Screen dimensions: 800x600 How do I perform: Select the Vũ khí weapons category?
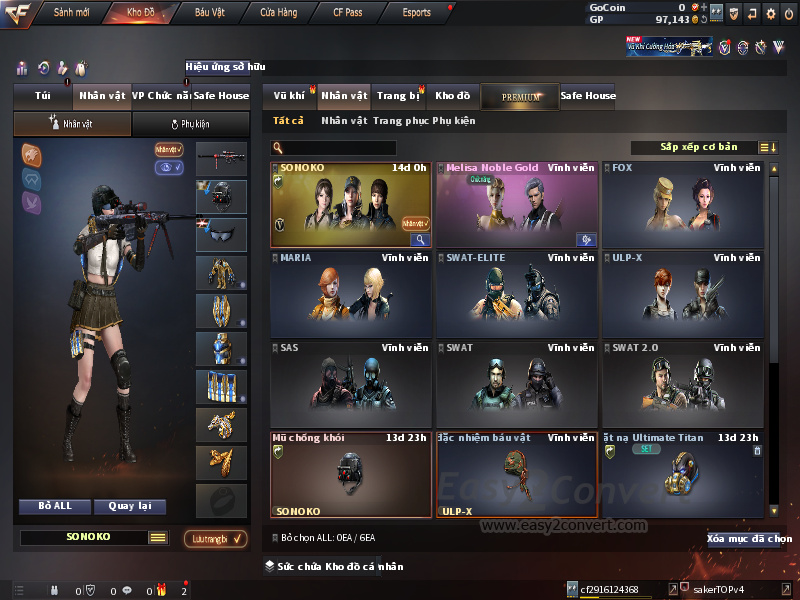tap(290, 96)
